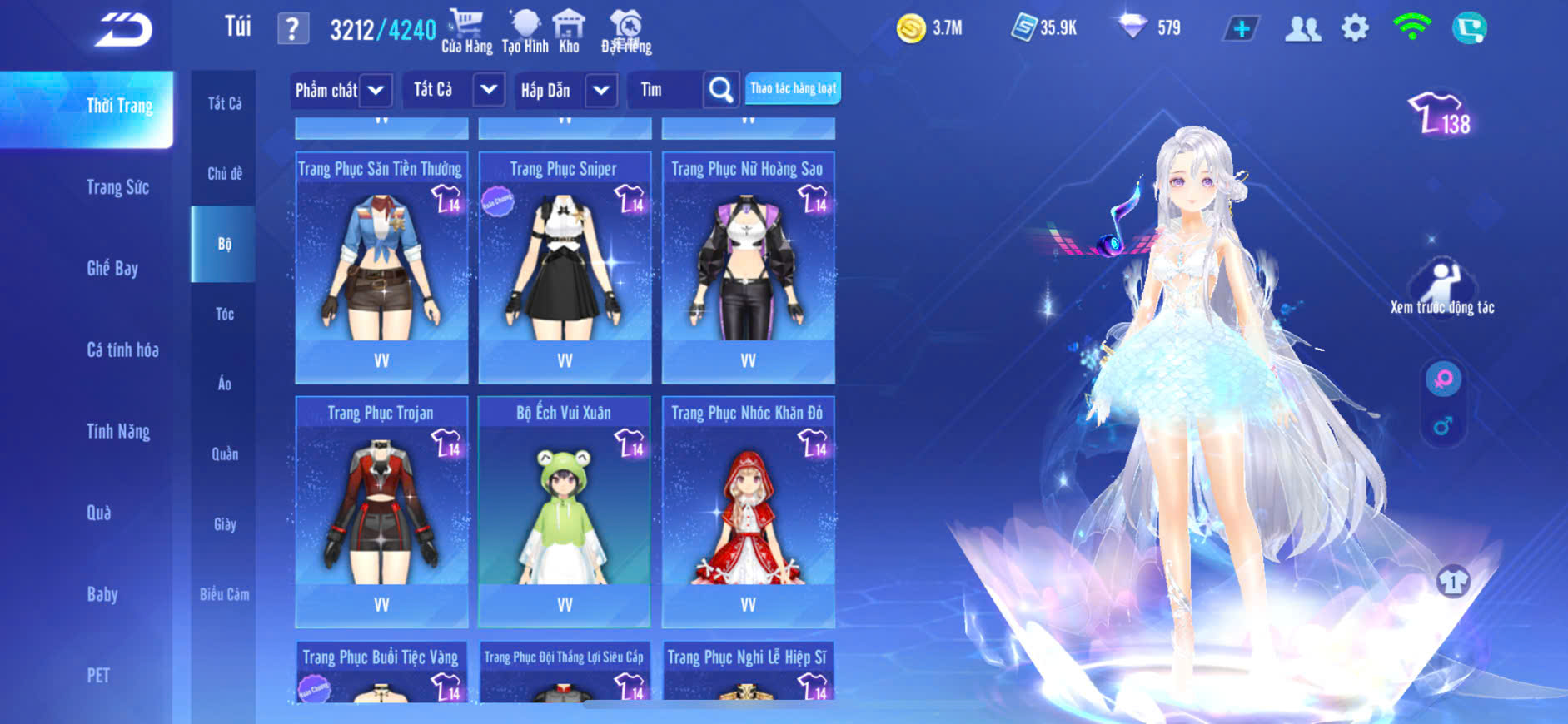Add diamonds with the plus button
1568x724 pixels.
[1241, 29]
